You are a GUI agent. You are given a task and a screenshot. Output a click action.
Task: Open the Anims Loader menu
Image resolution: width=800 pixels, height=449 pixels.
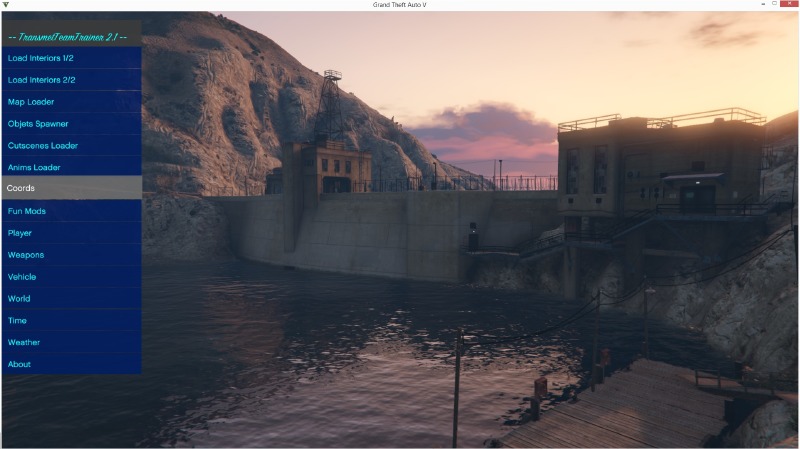(x=70, y=168)
